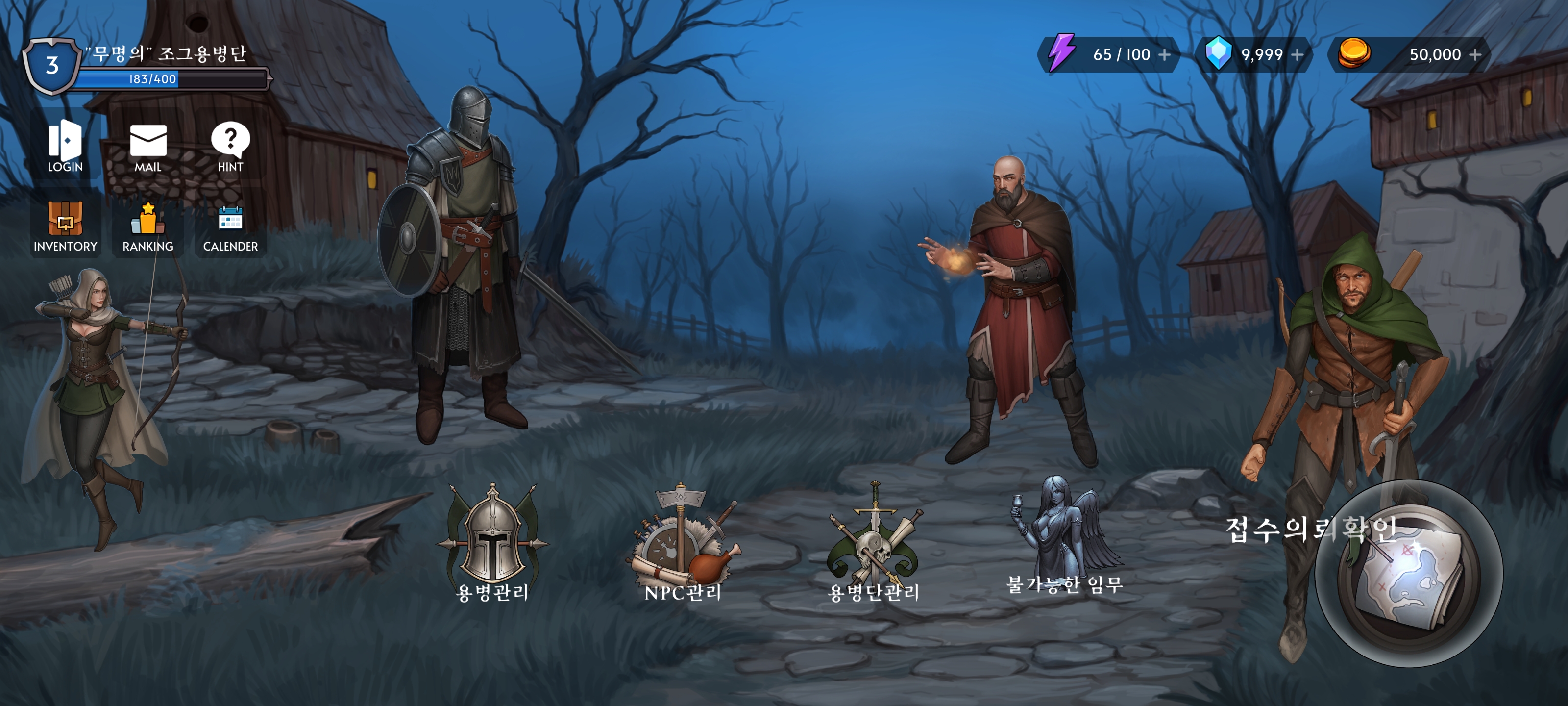Open the LOGIN menu
This screenshot has width=1568, height=706.
pos(65,146)
